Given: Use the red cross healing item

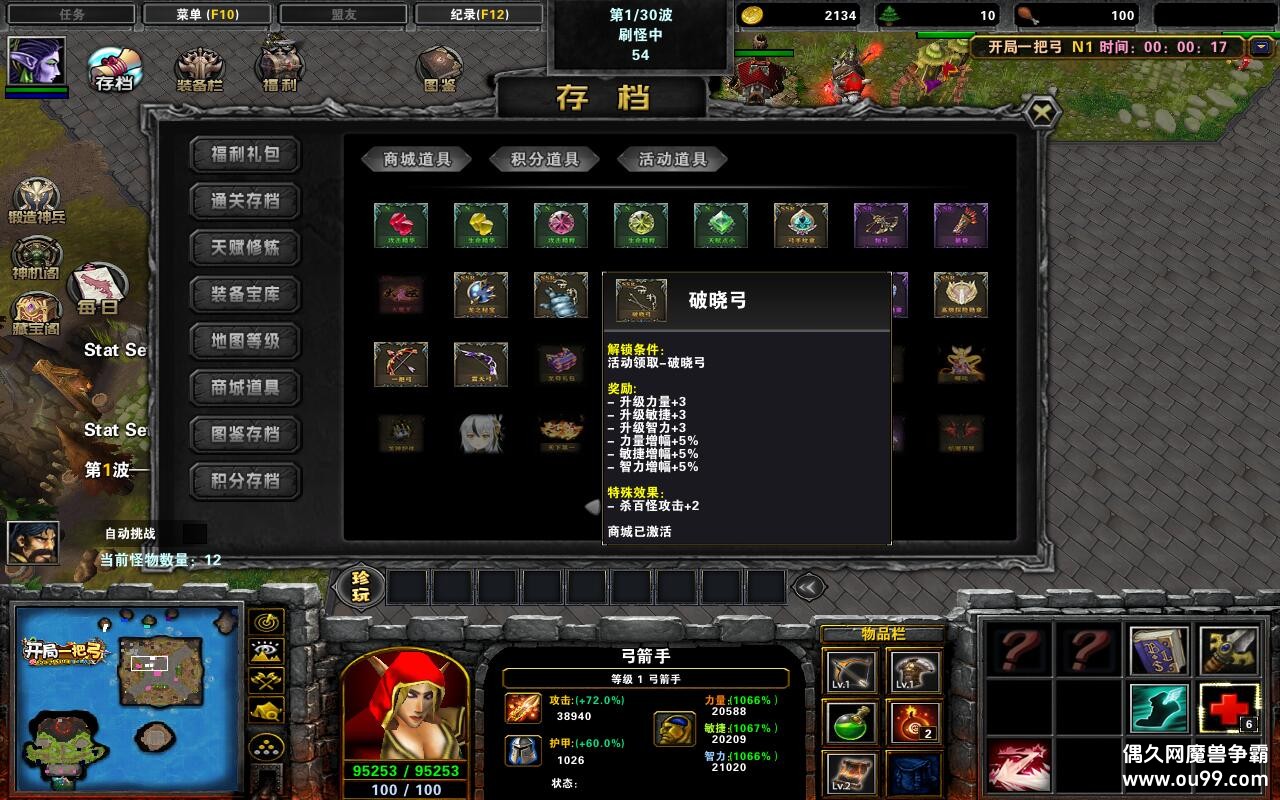Looking at the screenshot, I should tap(1227, 707).
